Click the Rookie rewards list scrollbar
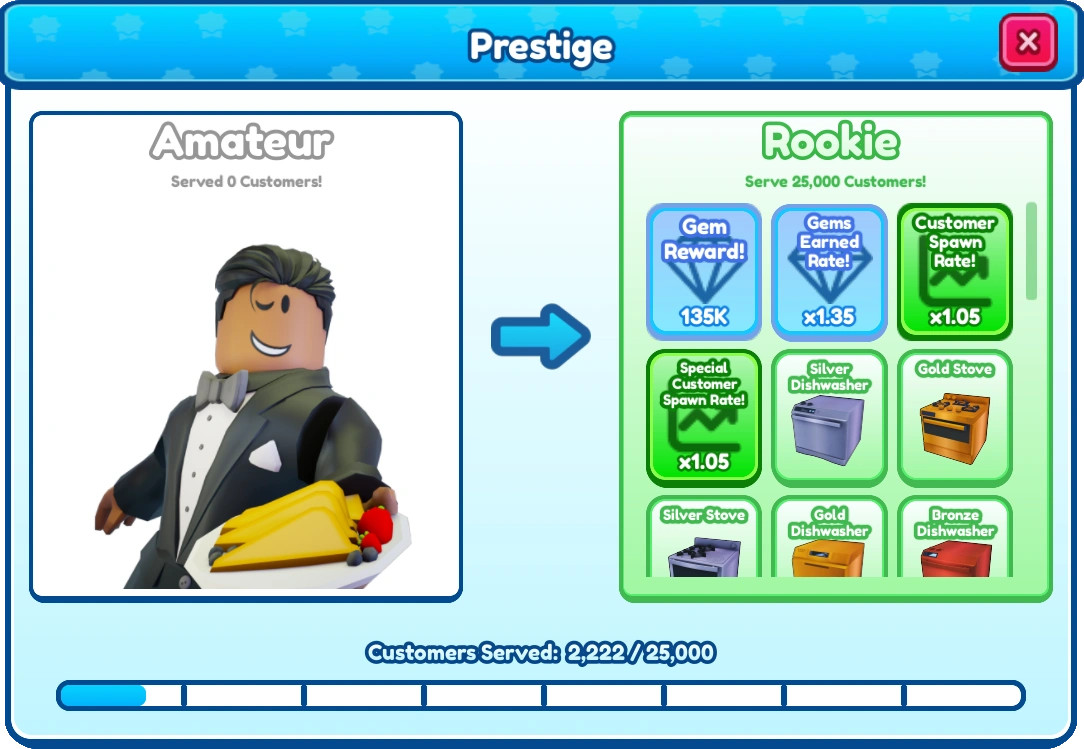Image resolution: width=1084 pixels, height=749 pixels. [x=1031, y=250]
